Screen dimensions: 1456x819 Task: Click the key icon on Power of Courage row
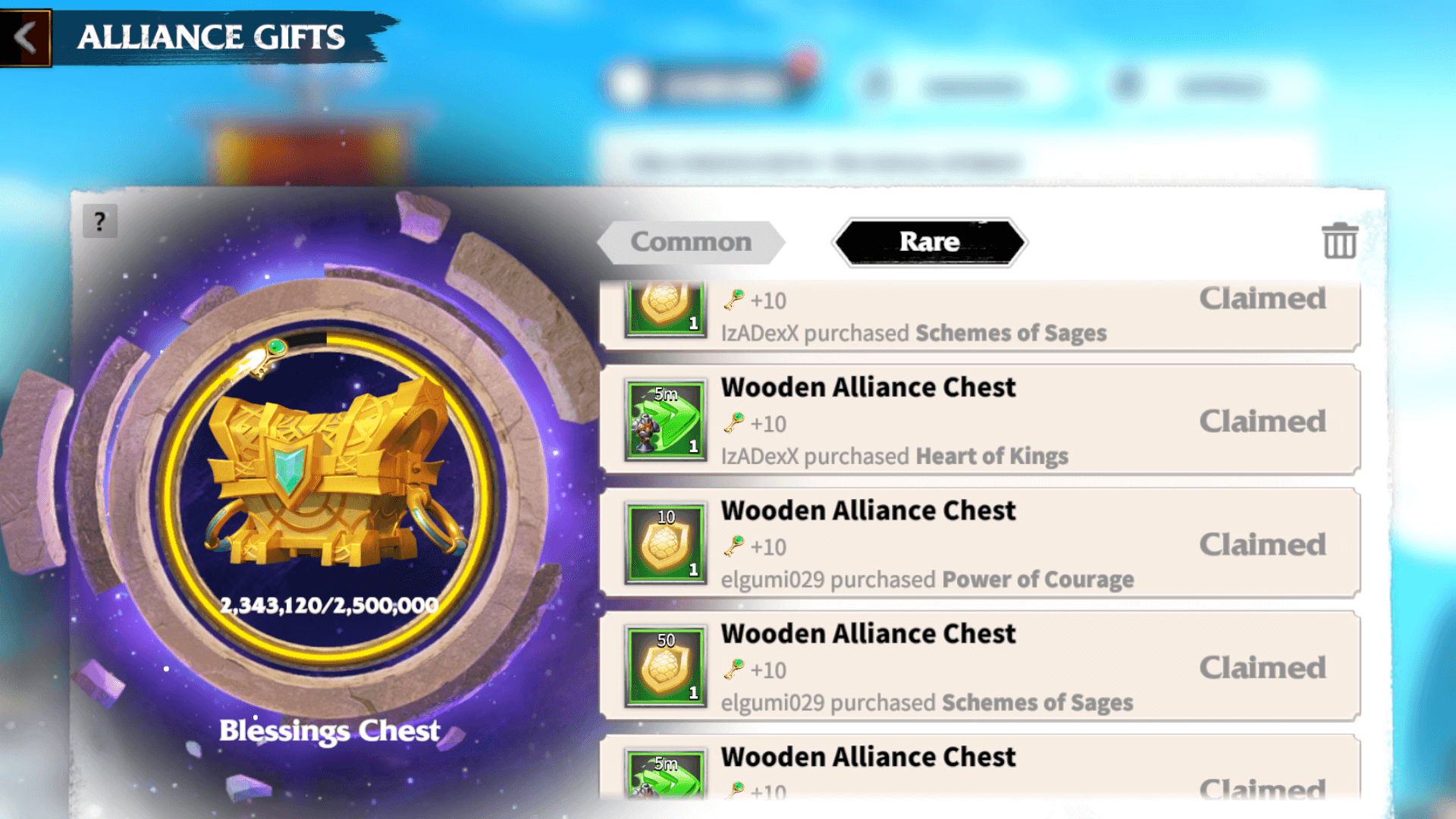733,547
